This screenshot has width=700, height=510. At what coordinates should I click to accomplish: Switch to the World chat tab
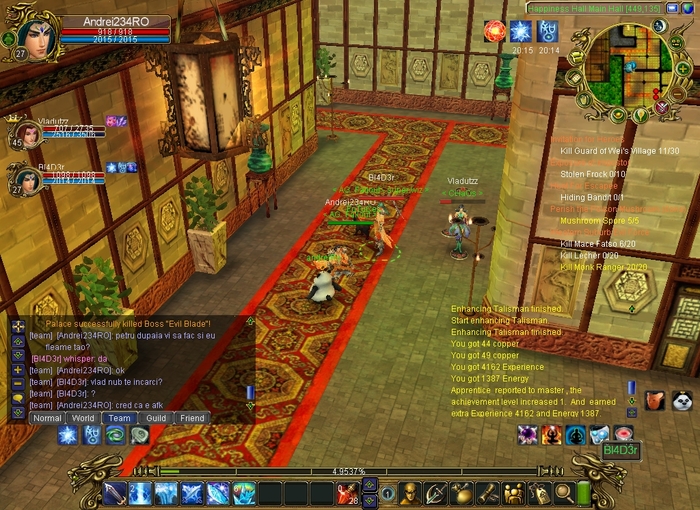[84, 418]
